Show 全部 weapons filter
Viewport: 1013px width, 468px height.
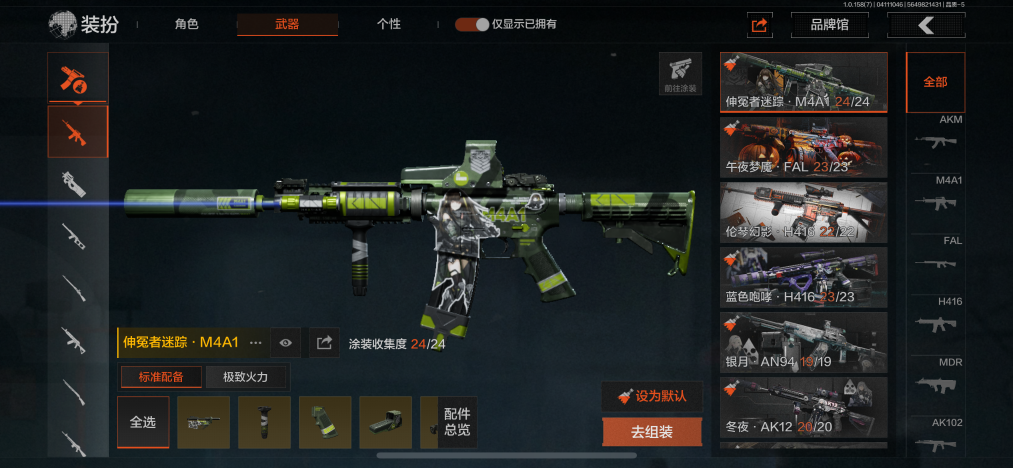[x=935, y=82]
